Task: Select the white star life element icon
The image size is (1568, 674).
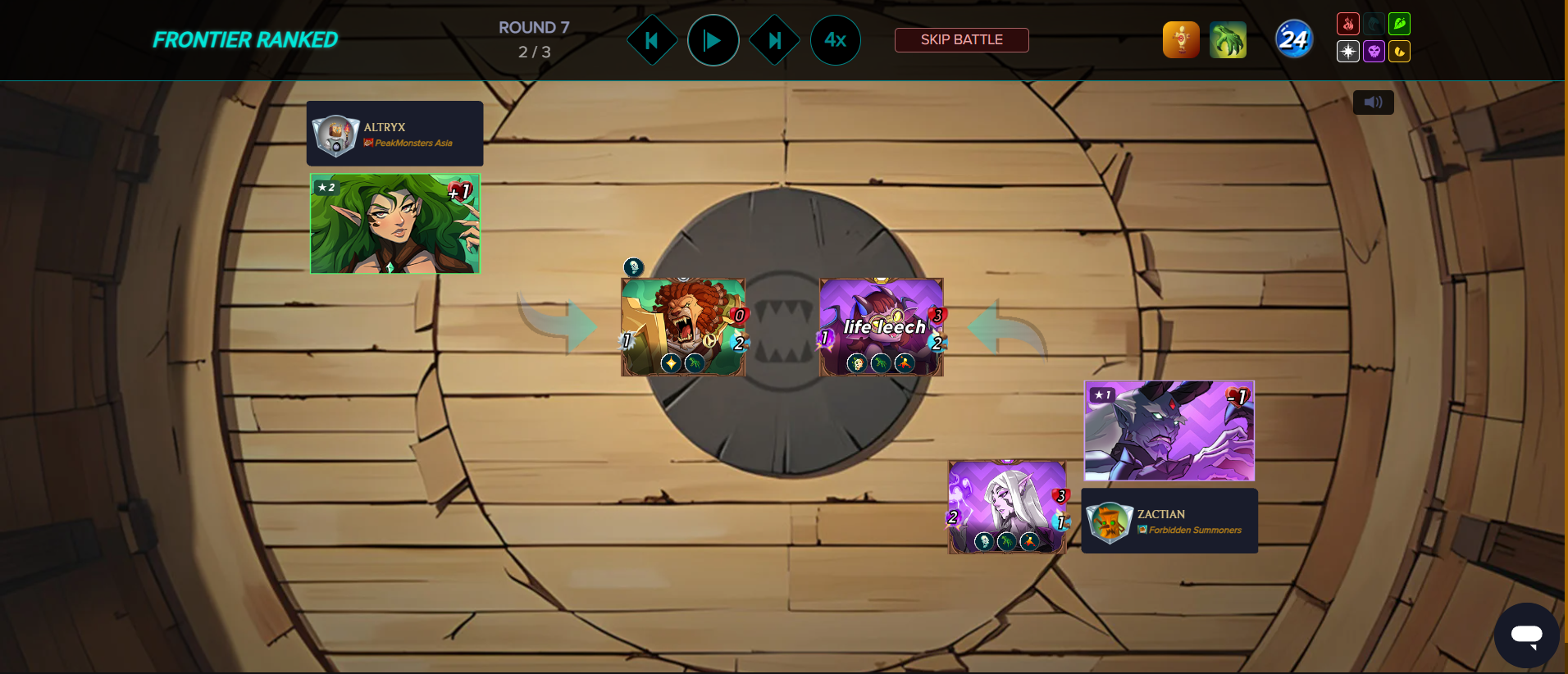Action: click(x=1348, y=52)
